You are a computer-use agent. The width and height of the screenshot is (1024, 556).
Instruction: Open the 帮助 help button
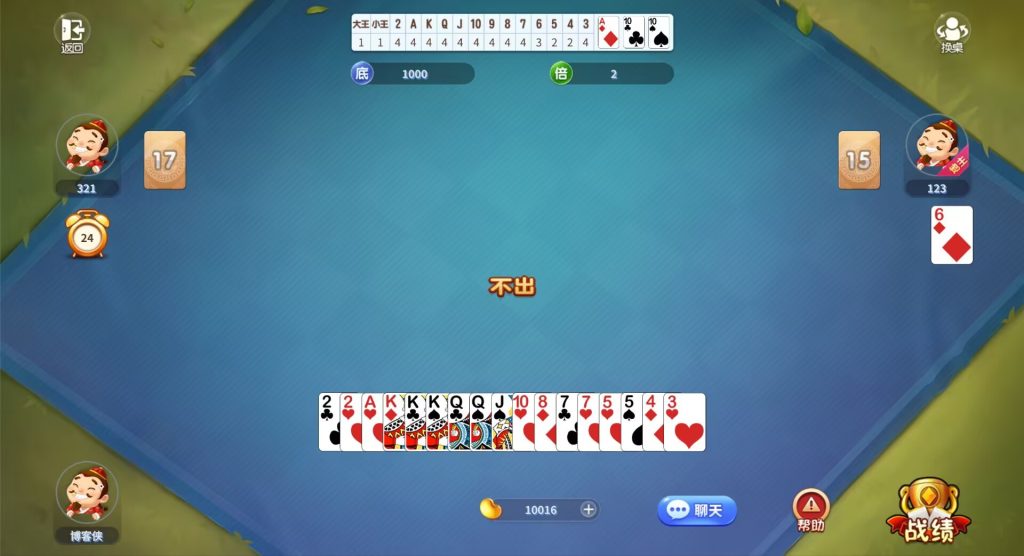tap(811, 510)
